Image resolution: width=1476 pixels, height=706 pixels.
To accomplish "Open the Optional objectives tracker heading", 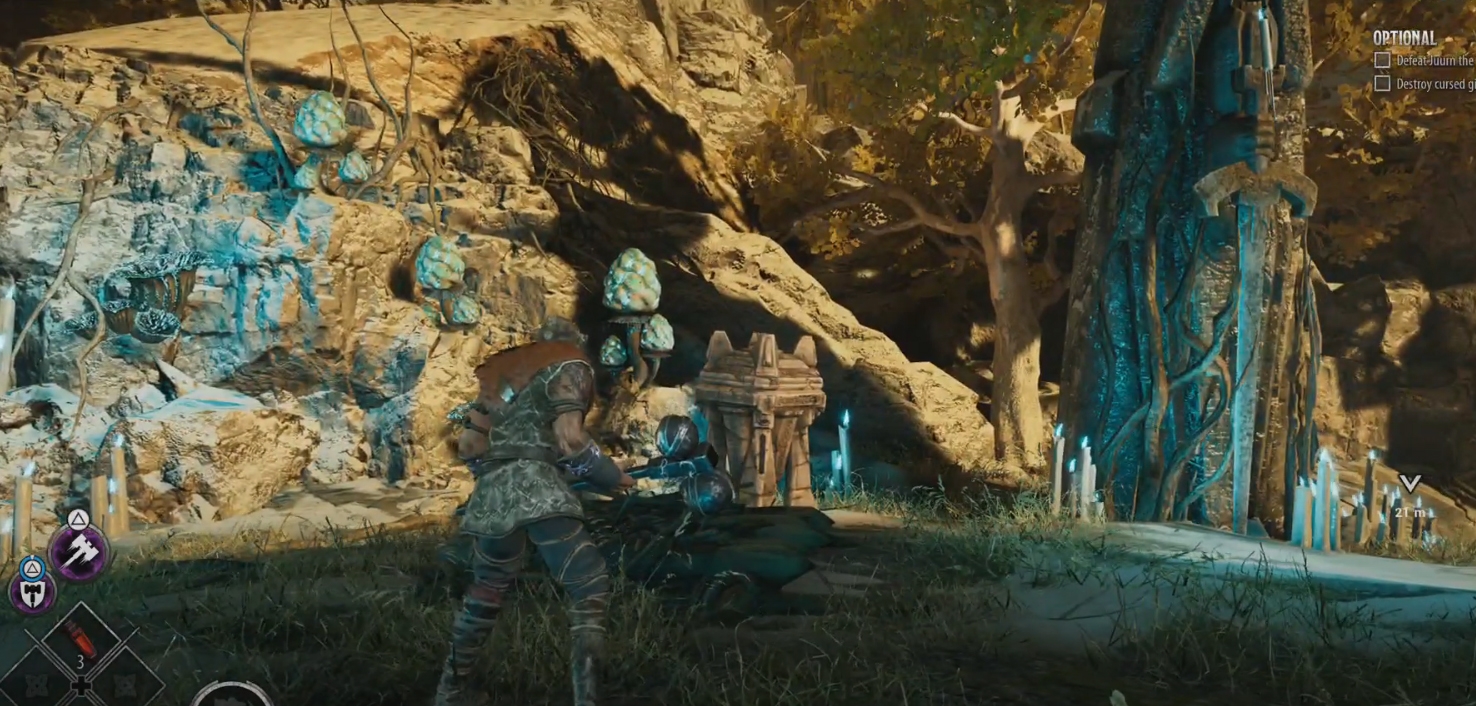I will click(x=1404, y=38).
